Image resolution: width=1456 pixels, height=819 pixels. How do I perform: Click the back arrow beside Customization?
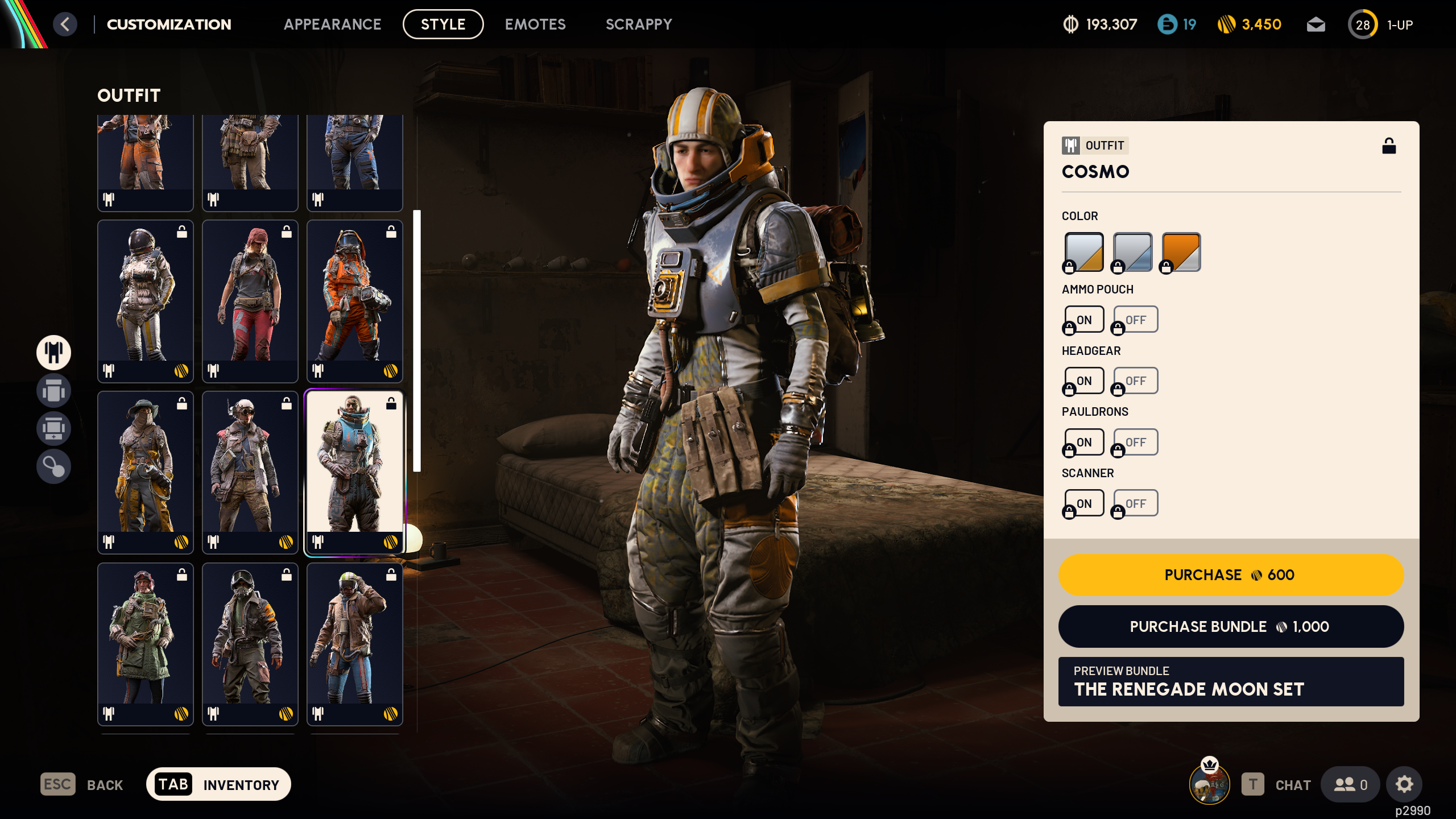tap(65, 24)
